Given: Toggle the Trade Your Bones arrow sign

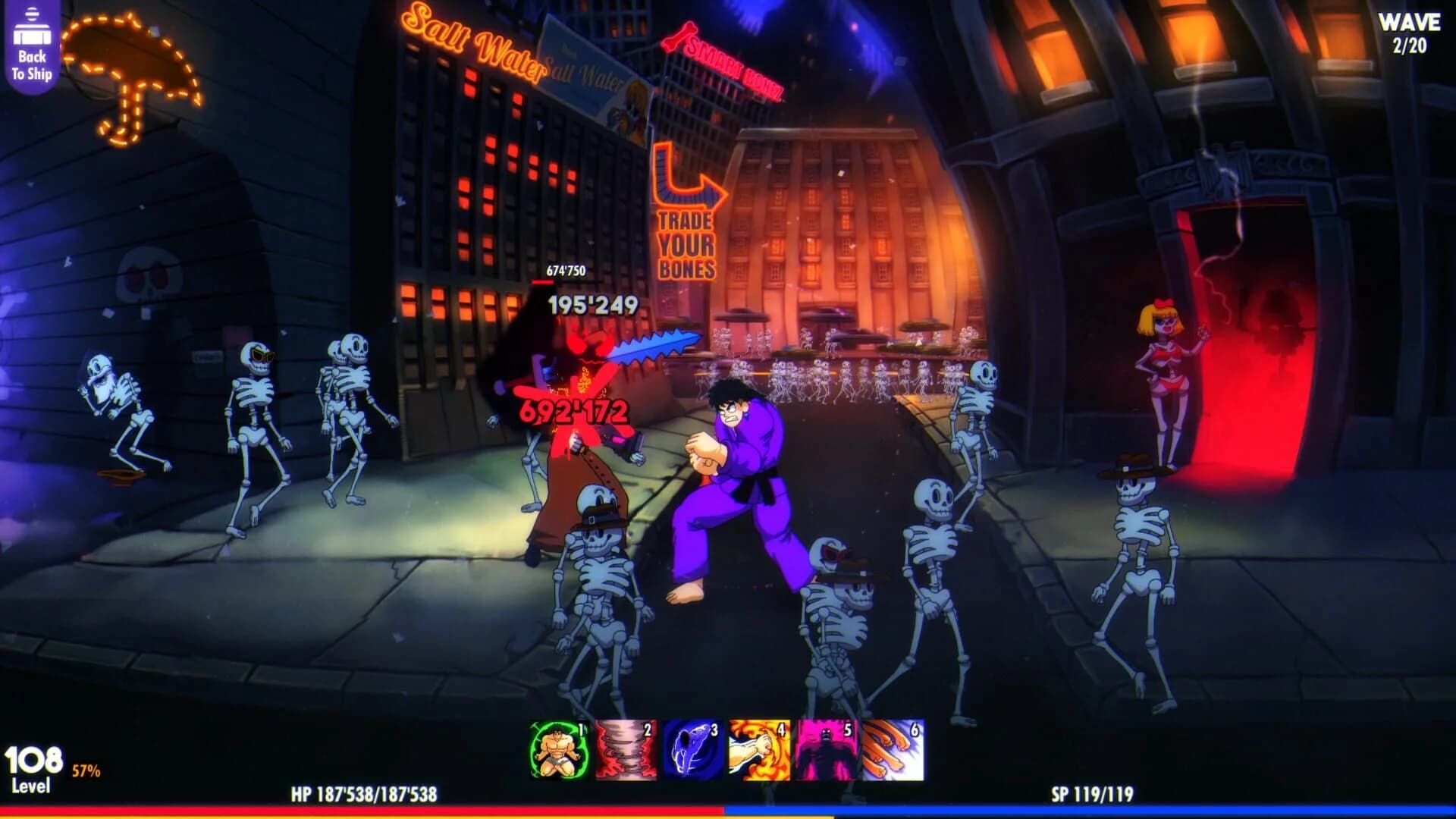Looking at the screenshot, I should [686, 212].
